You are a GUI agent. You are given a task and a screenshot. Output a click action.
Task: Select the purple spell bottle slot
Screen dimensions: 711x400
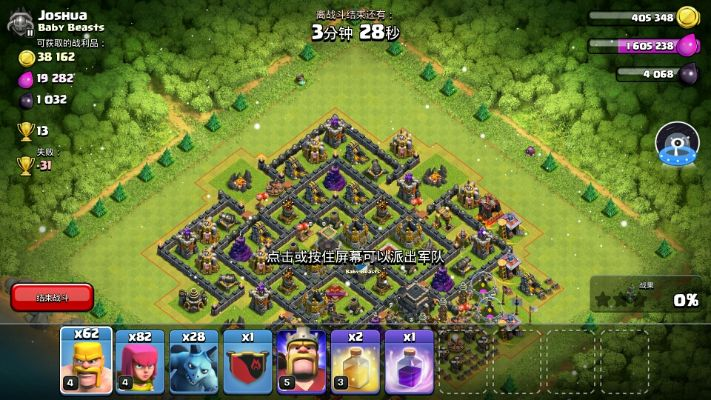[x=409, y=361]
